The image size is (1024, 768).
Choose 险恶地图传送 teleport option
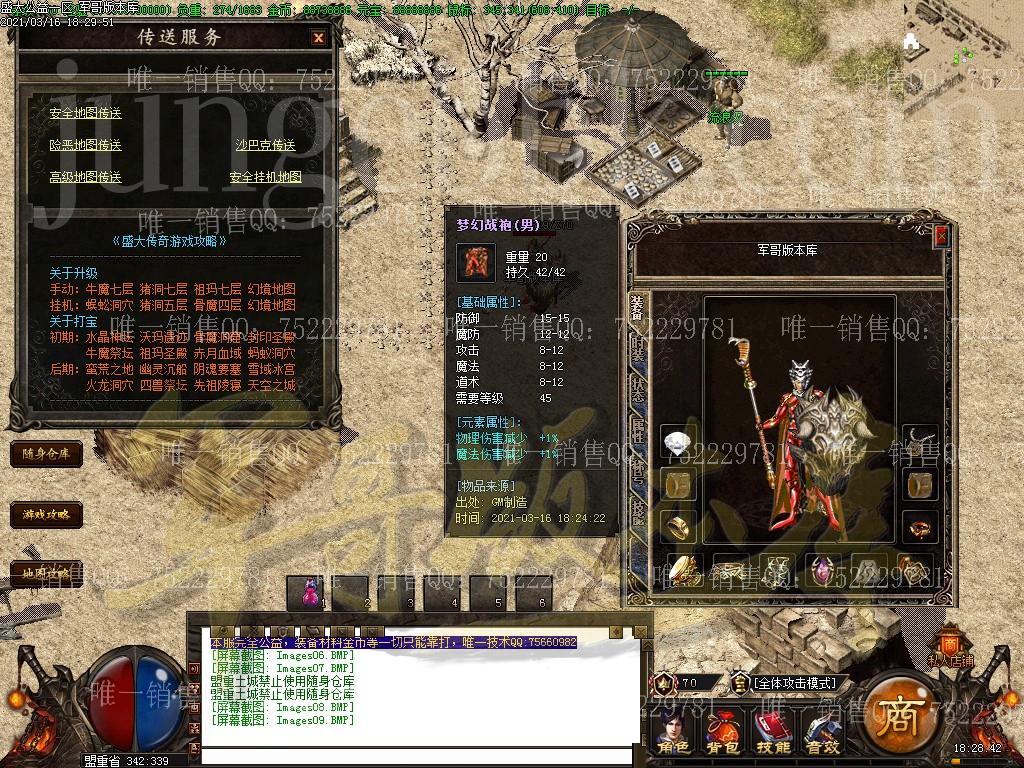85,145
